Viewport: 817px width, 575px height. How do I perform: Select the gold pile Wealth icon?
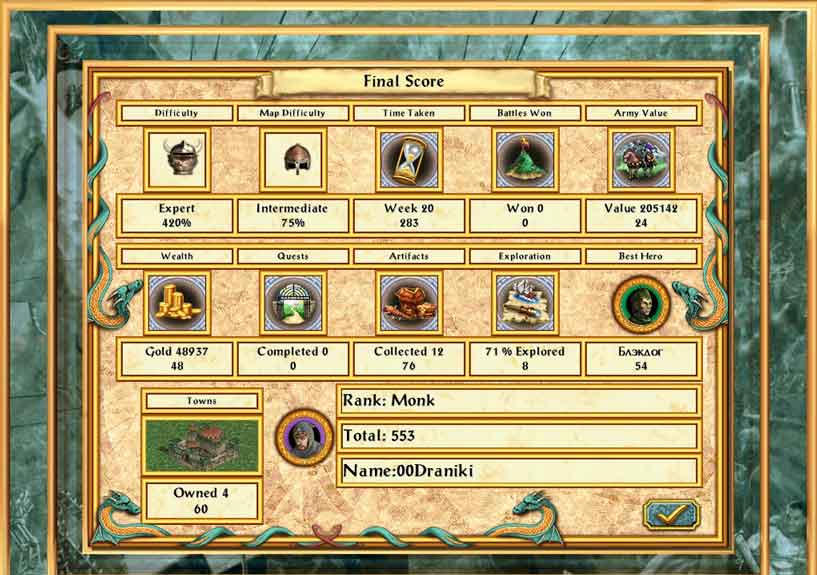(177, 303)
